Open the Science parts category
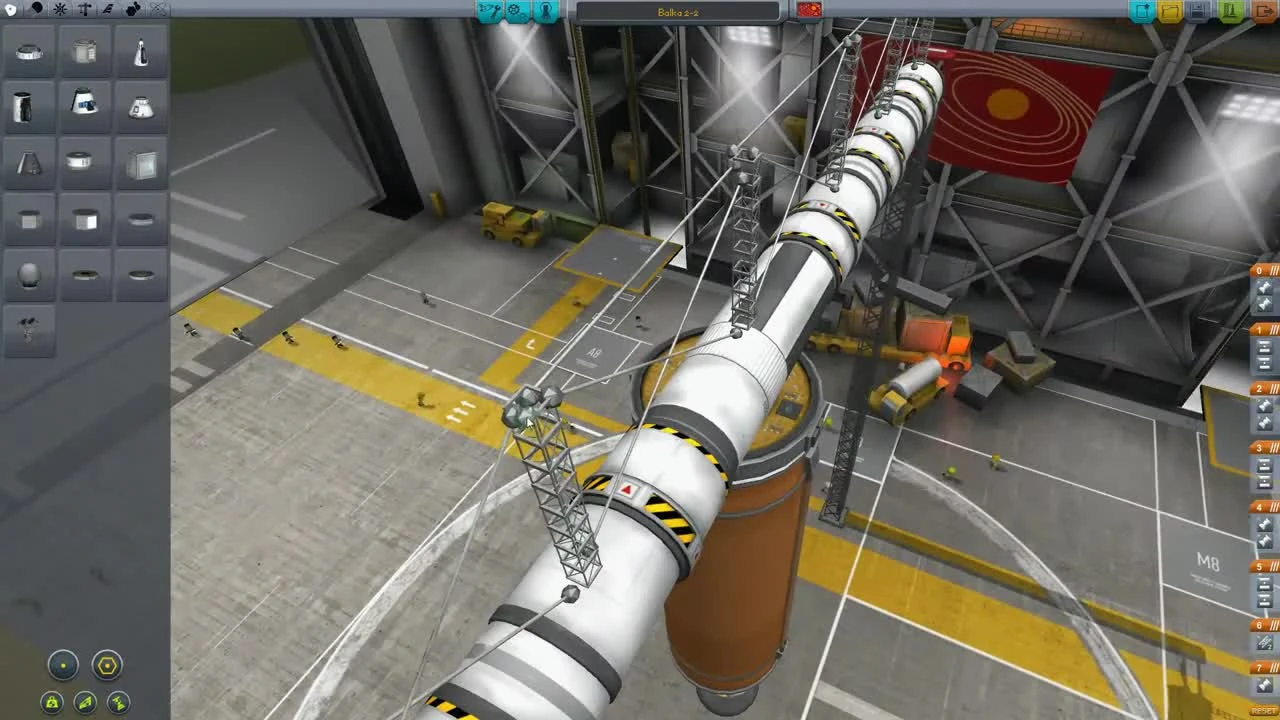This screenshot has width=1280, height=720. tap(158, 10)
